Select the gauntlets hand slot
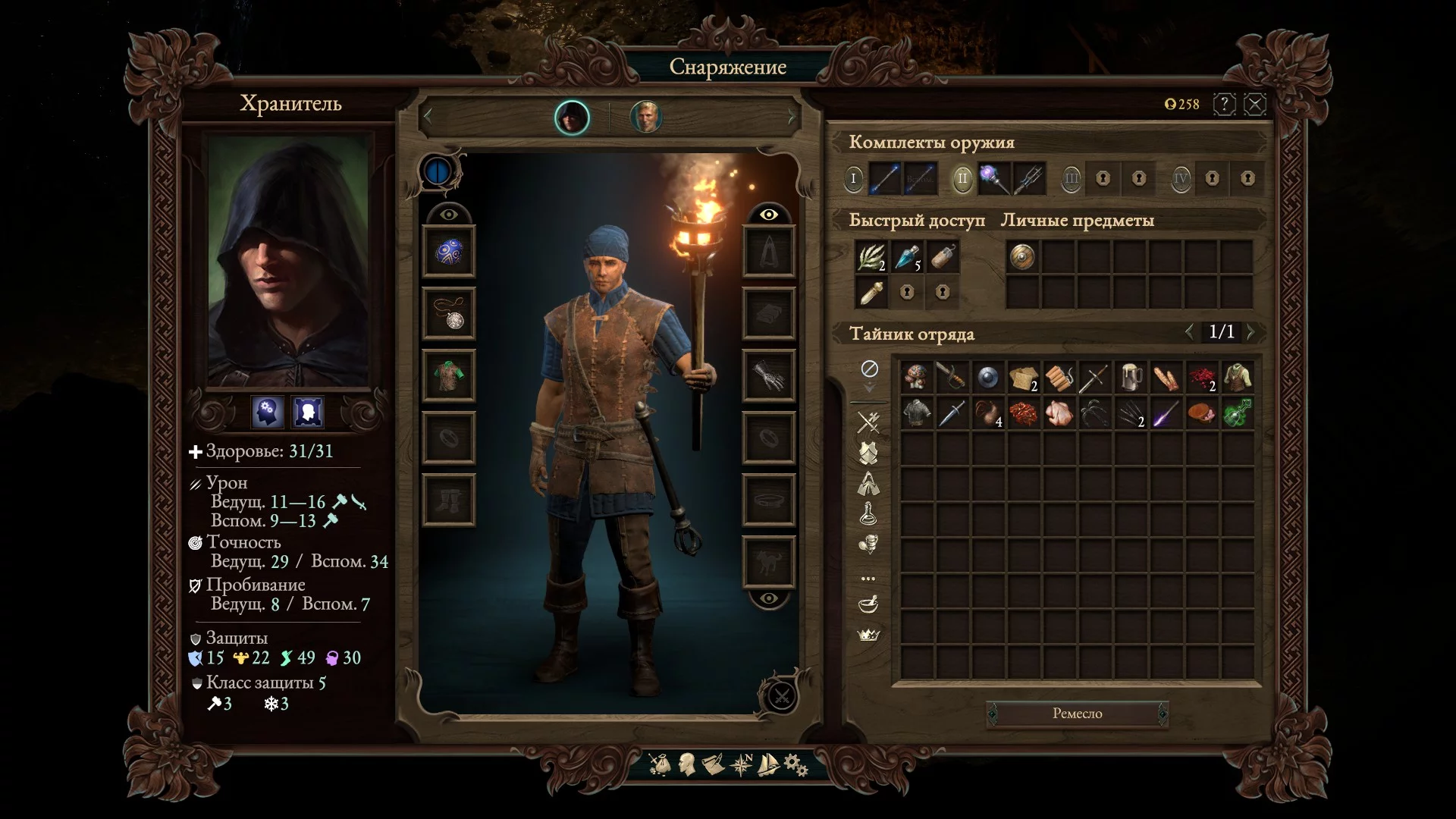1456x819 pixels. [768, 376]
